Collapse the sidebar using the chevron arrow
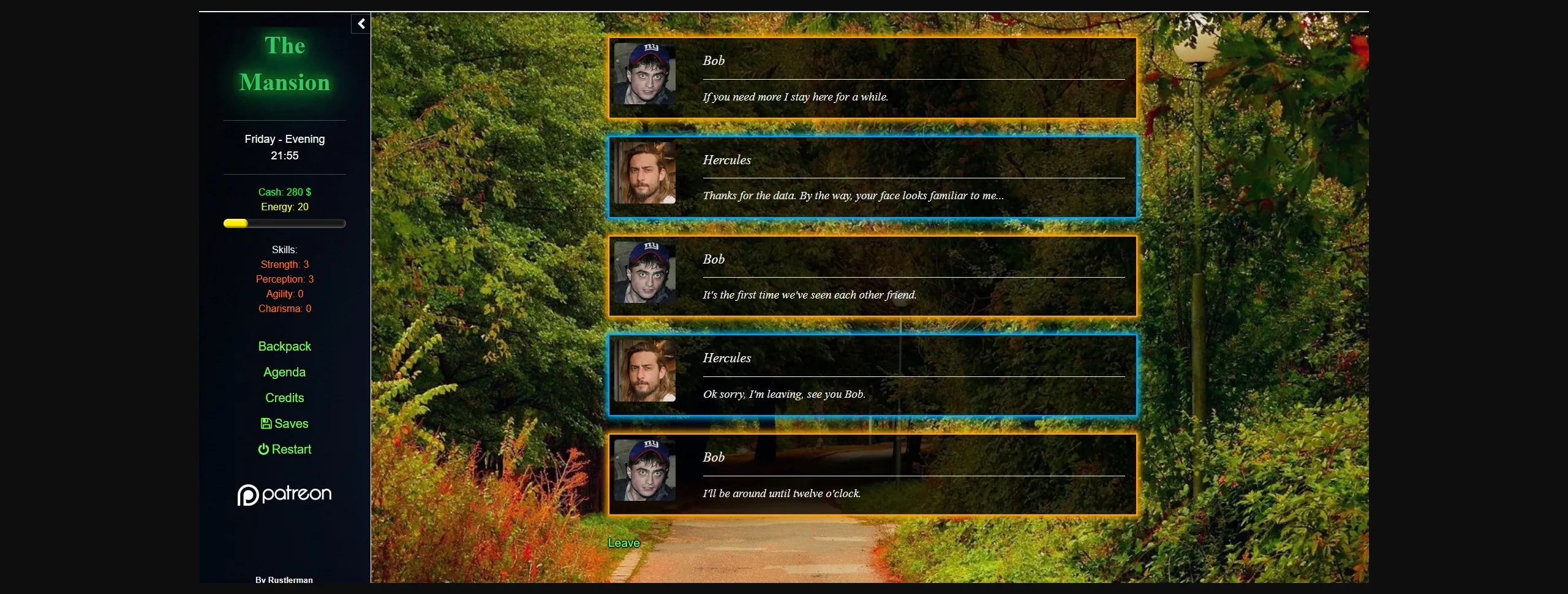This screenshot has height=594, width=1568. tap(361, 23)
